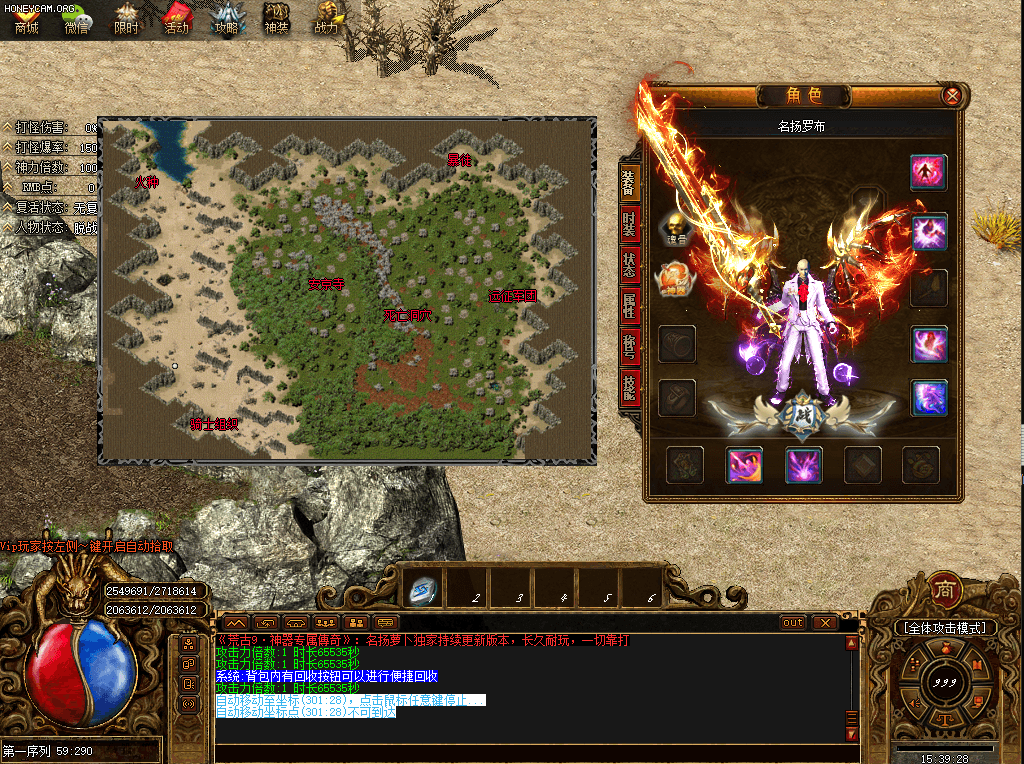Viewport: 1024px width, 764px height.
Task: Open the 商城 shop menu
Action: point(26,18)
